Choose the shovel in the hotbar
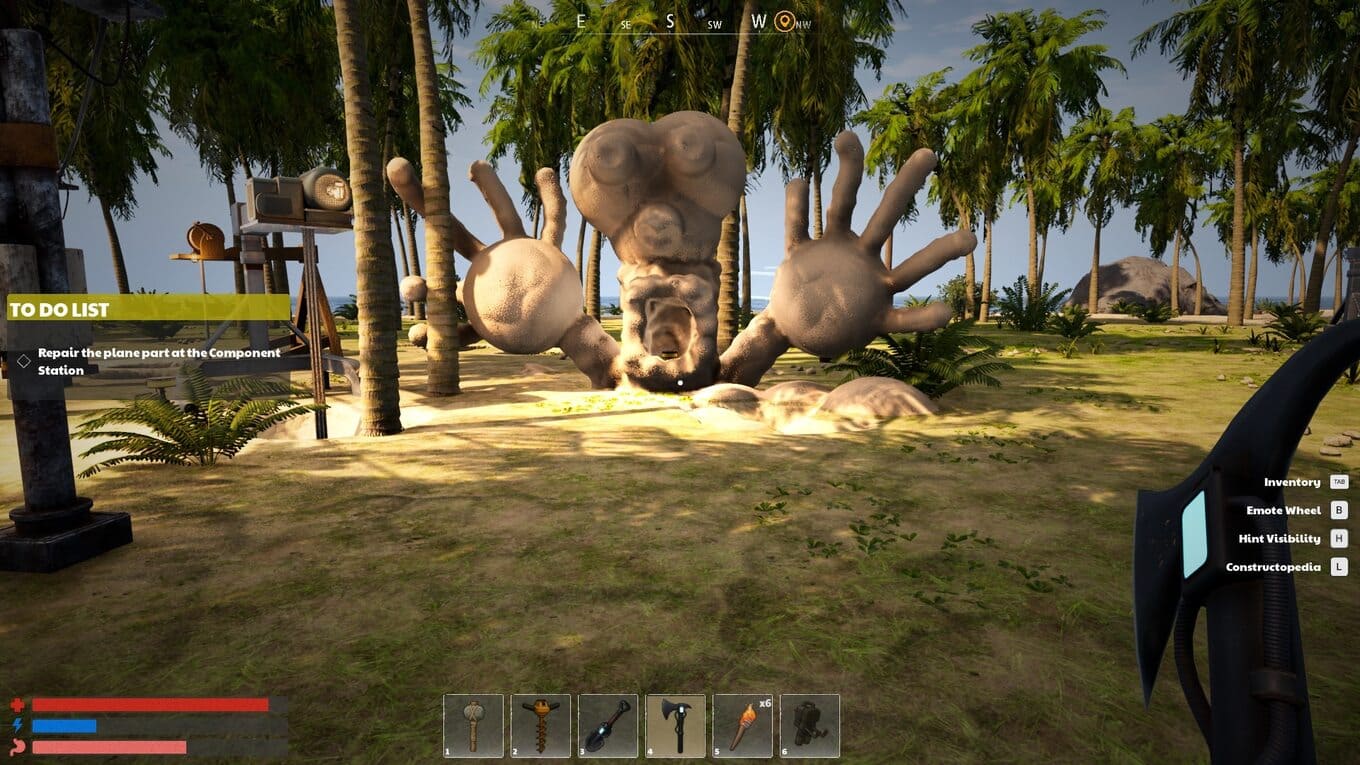The width and height of the screenshot is (1360, 765). pyautogui.click(x=608, y=725)
